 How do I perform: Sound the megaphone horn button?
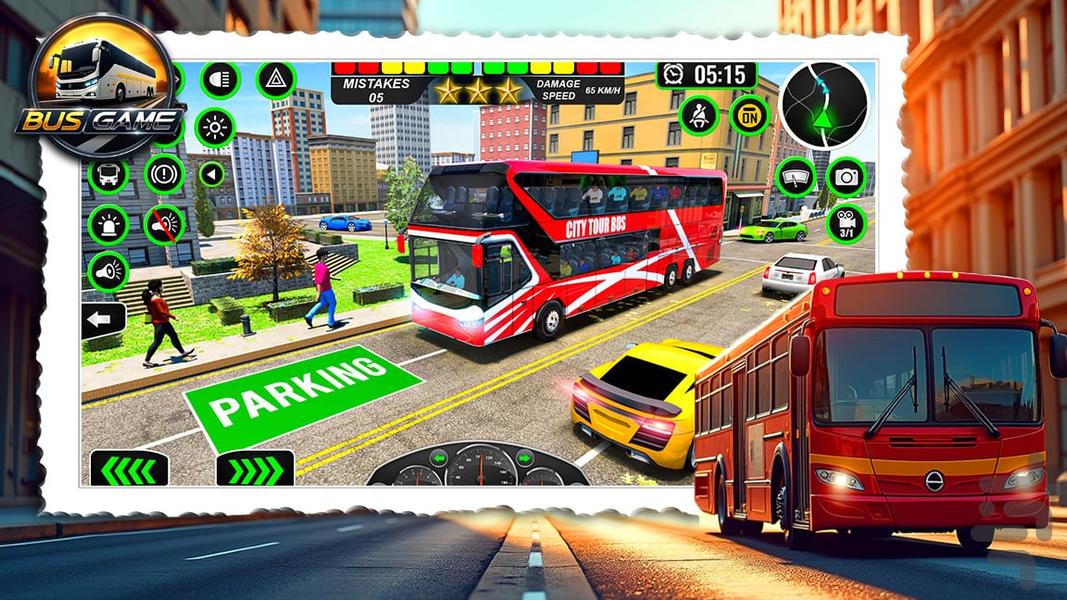coord(108,271)
